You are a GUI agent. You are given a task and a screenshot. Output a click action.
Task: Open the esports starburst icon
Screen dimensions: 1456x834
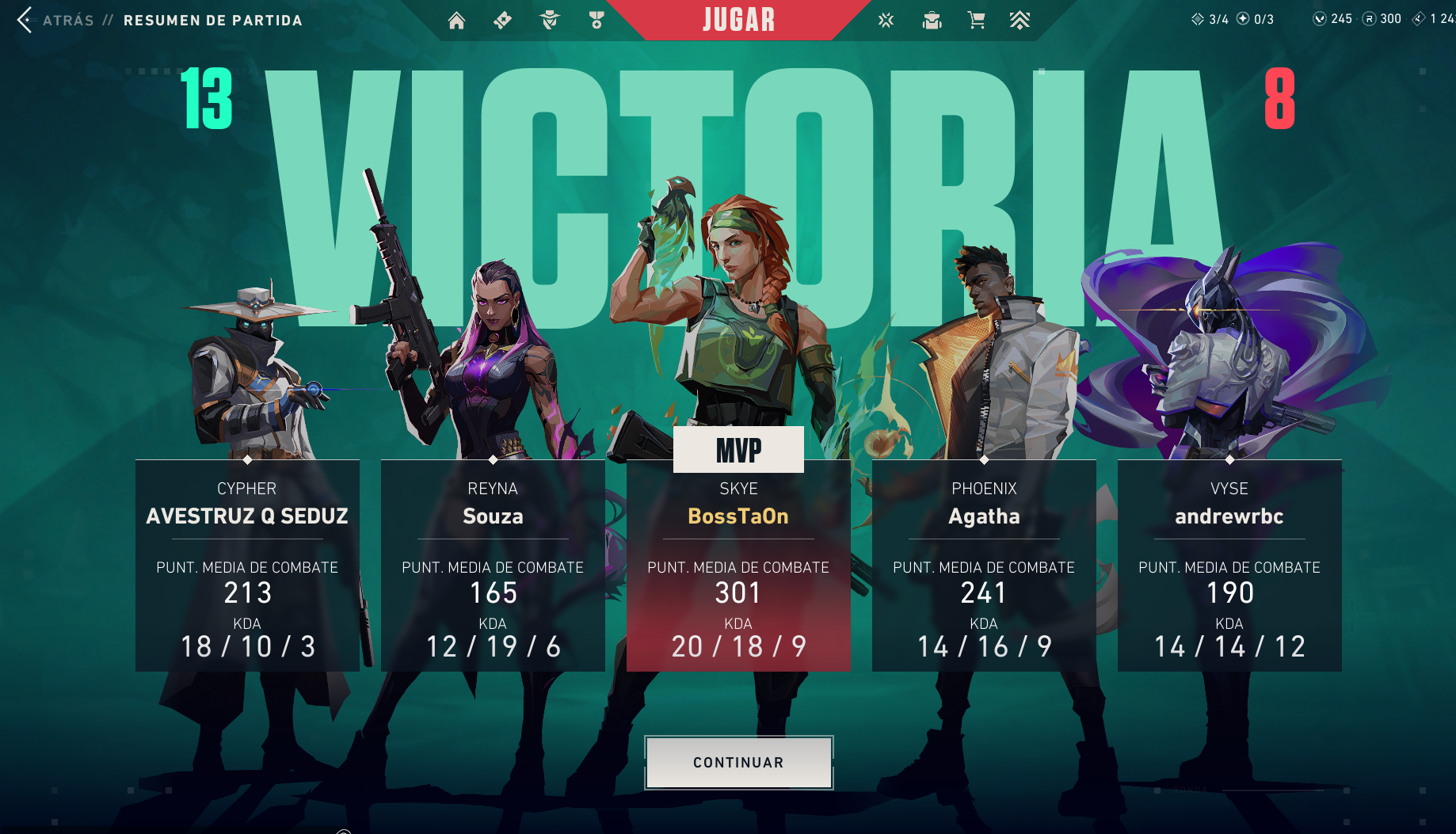point(886,21)
